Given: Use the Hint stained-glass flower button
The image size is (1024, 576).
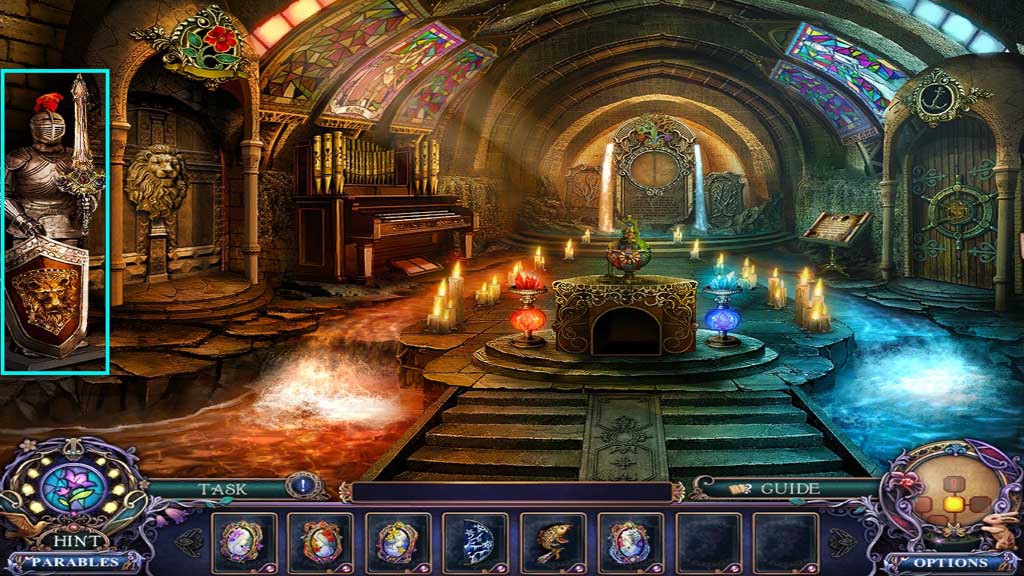Looking at the screenshot, I should [71, 493].
